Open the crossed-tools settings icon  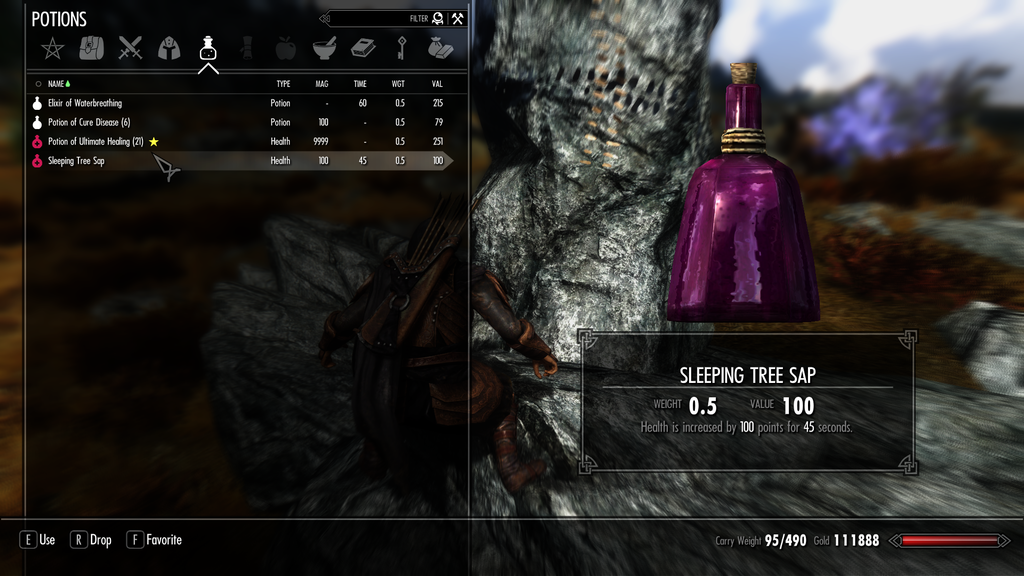457,18
